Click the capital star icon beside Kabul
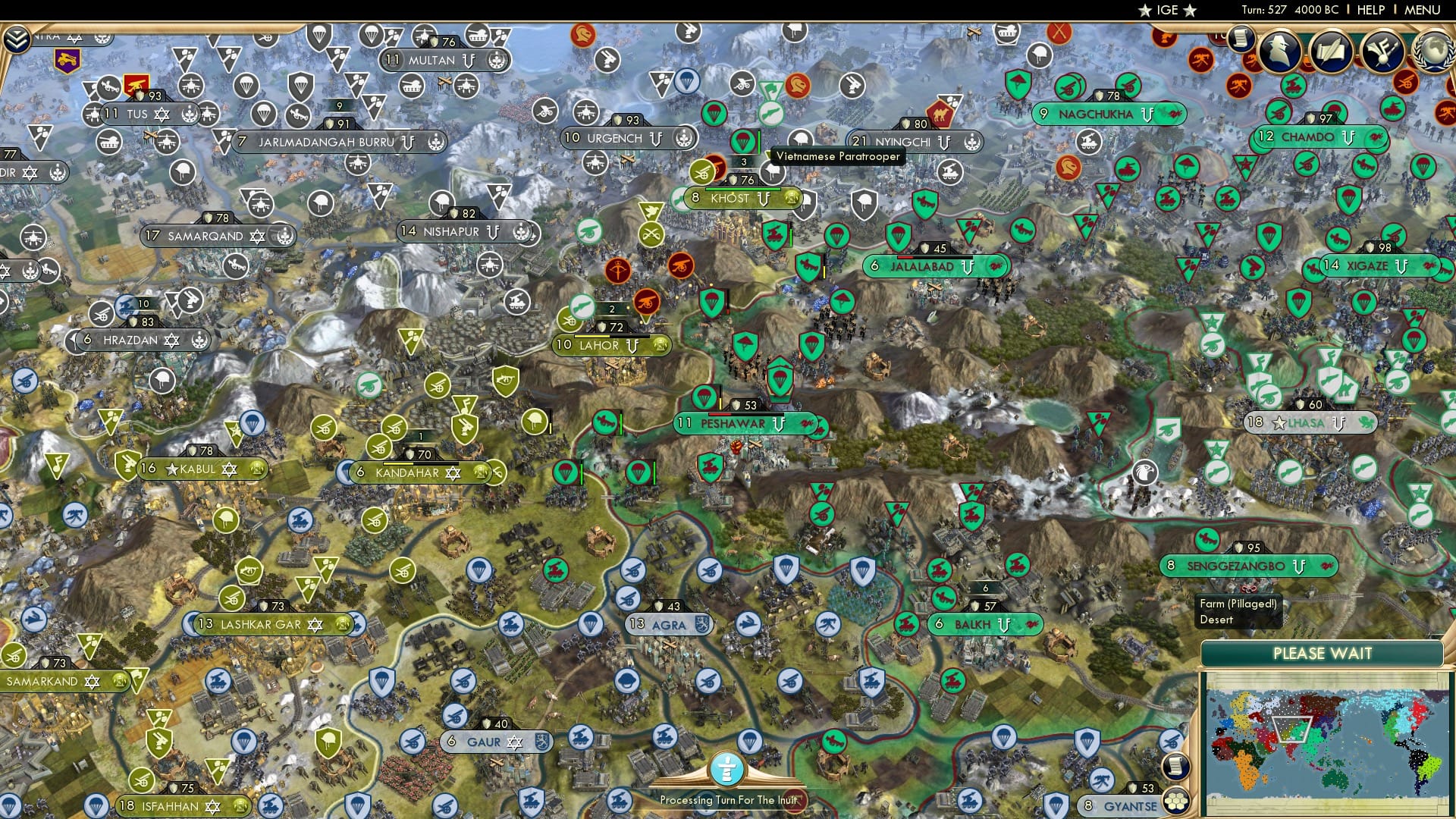 (x=171, y=470)
